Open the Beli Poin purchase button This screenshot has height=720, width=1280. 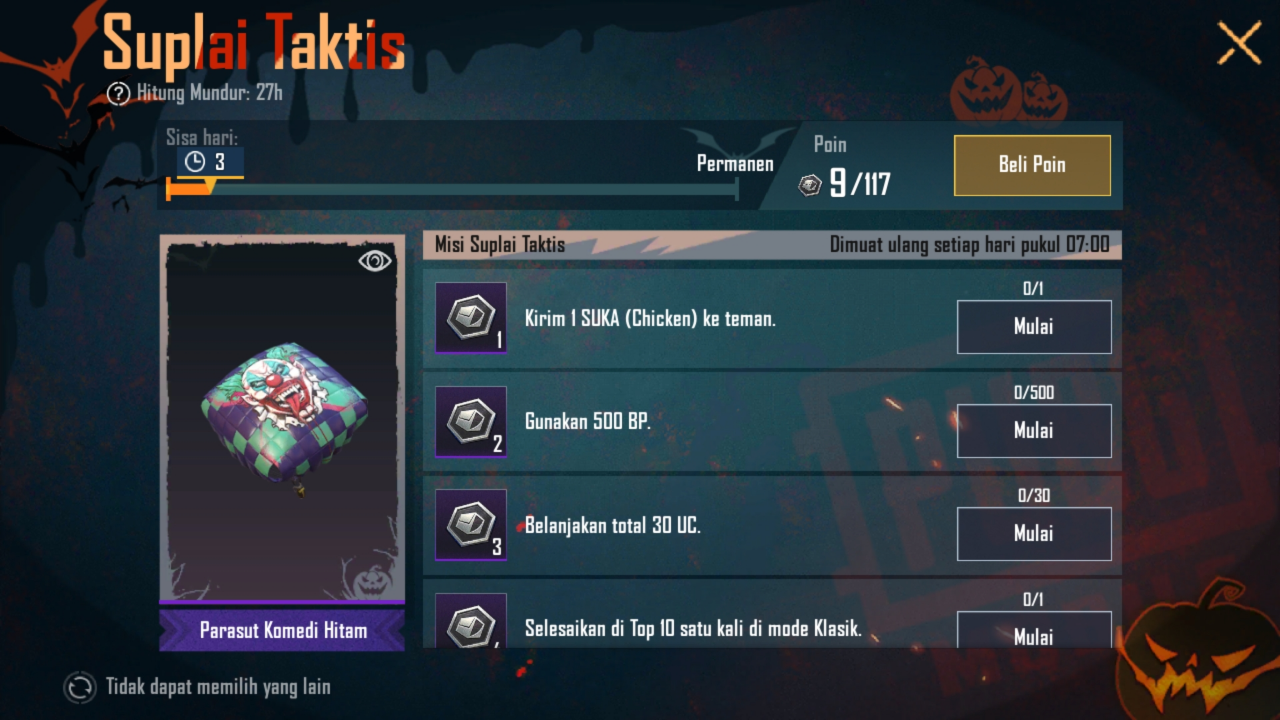pos(1032,165)
